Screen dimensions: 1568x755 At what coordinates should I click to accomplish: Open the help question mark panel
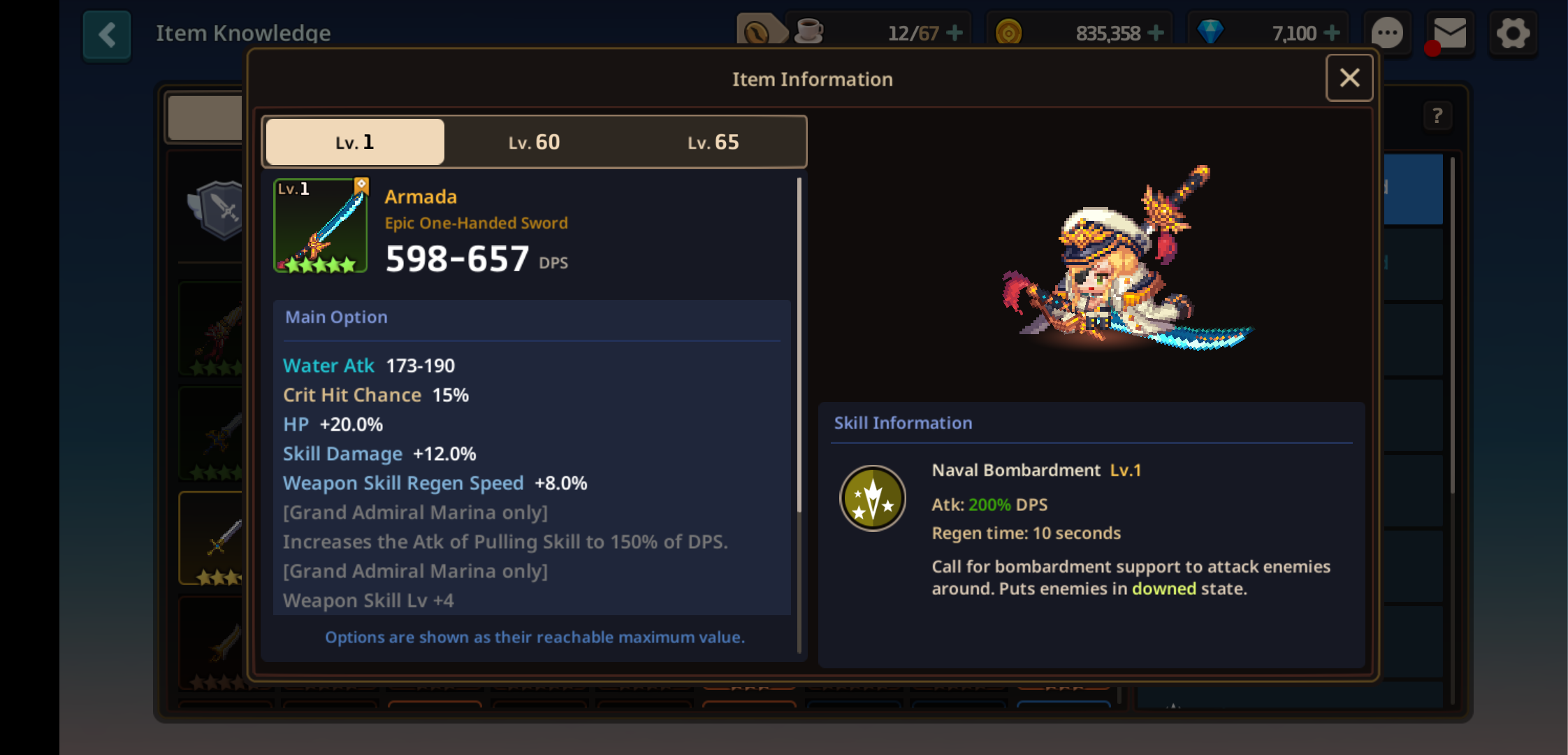click(1437, 116)
